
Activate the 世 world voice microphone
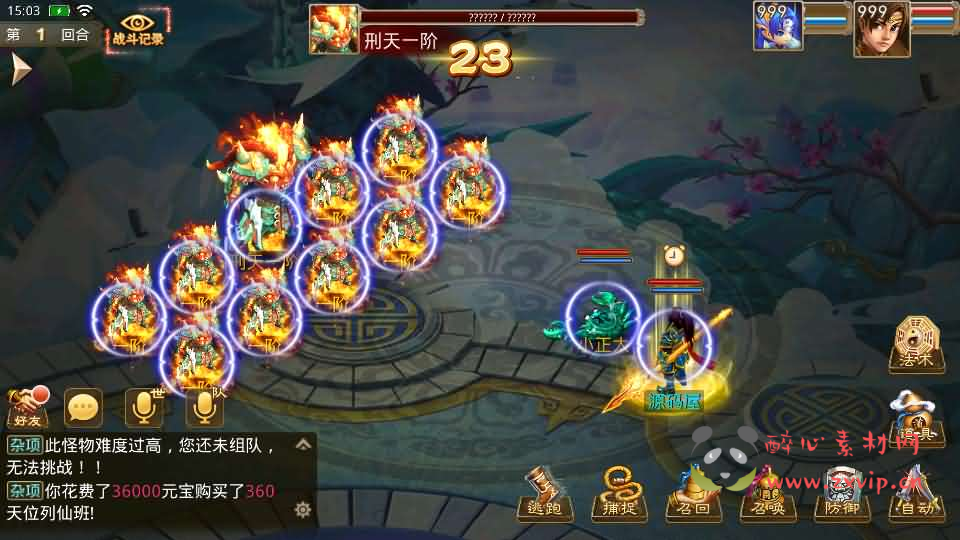point(144,406)
